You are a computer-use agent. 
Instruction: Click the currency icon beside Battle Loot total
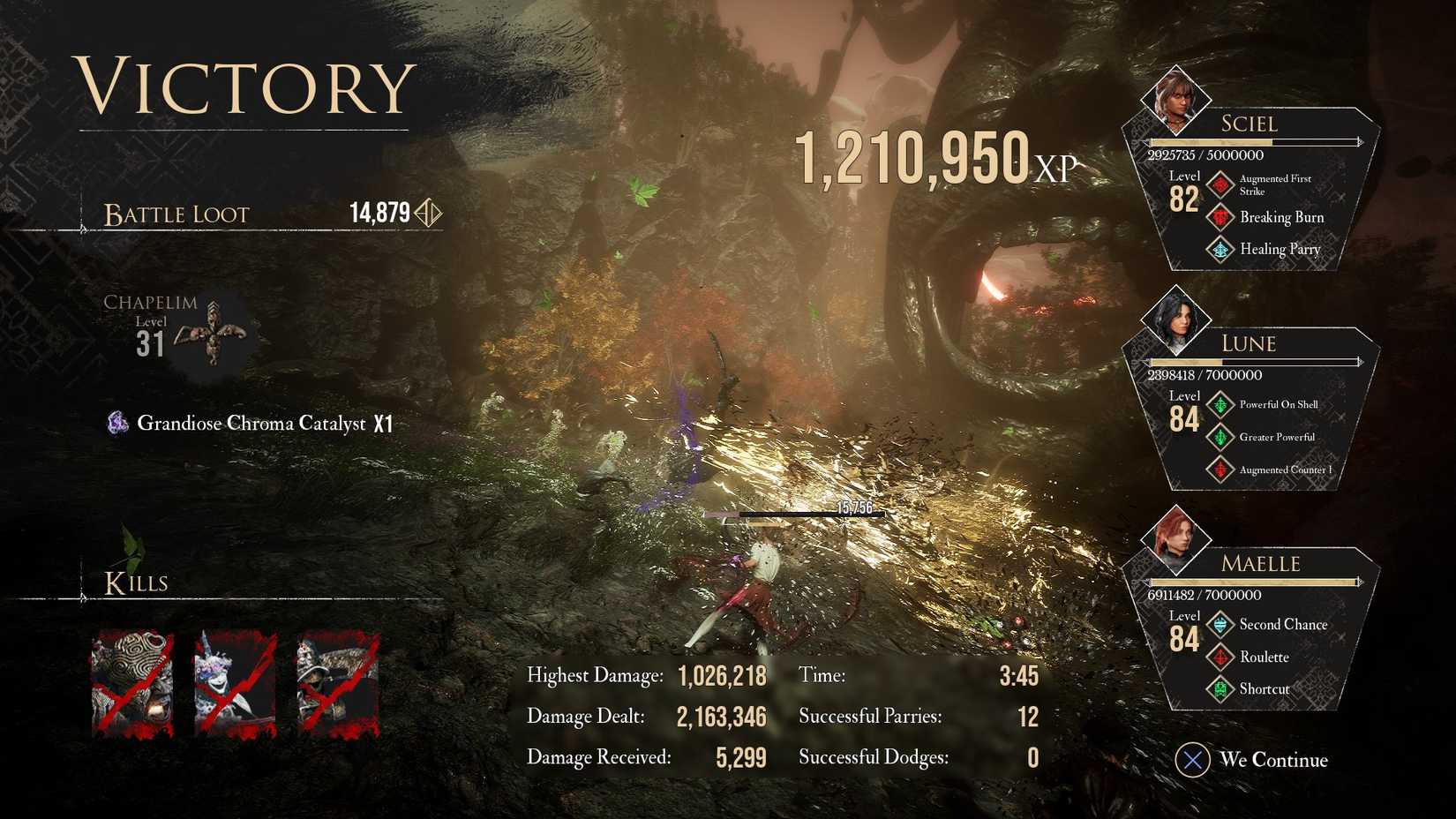(430, 213)
